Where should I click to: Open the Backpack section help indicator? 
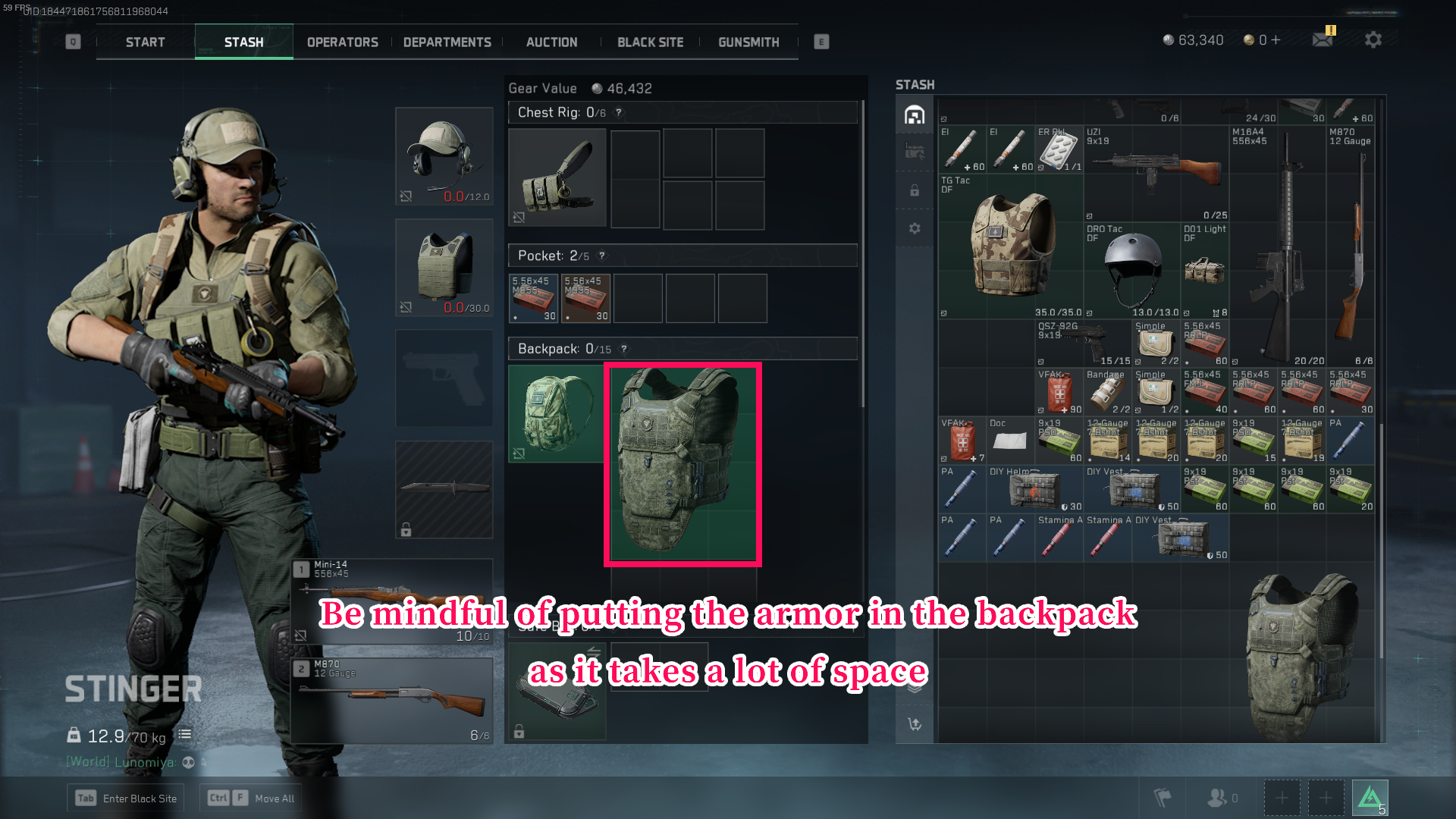point(623,349)
